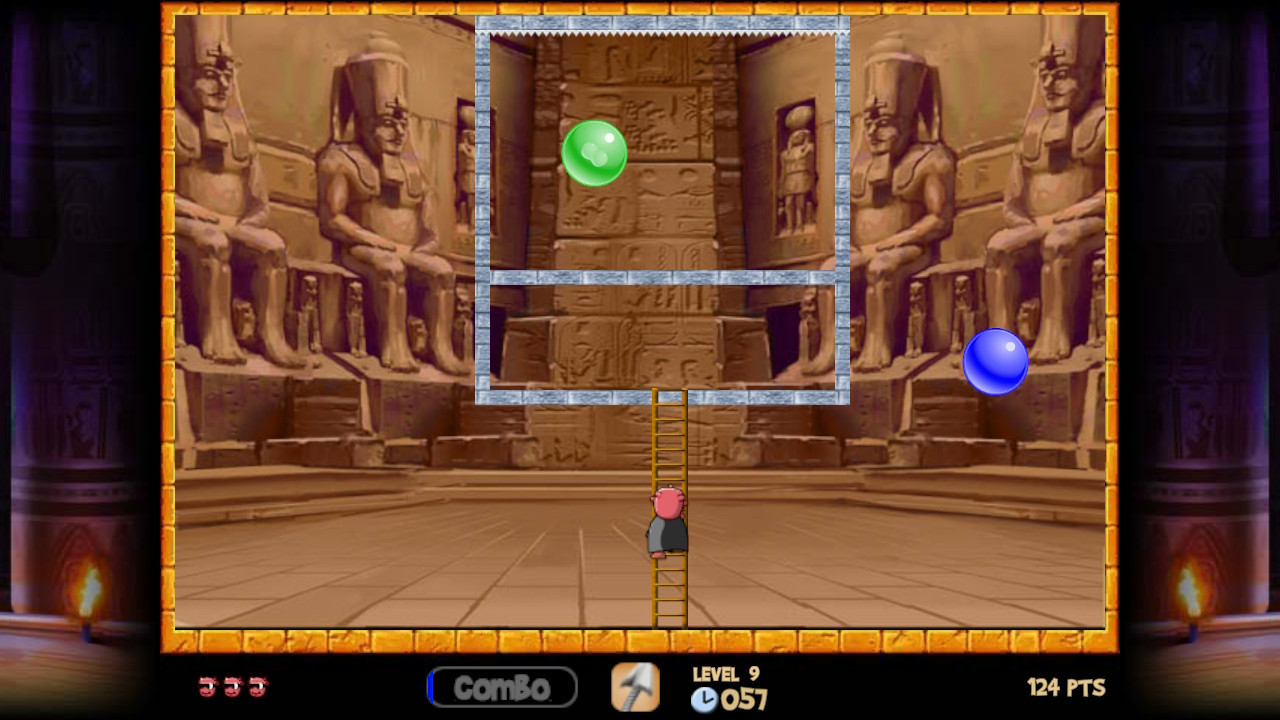The width and height of the screenshot is (1280, 720).
Task: Click the 124 PTS score display
Action: coord(1066,687)
